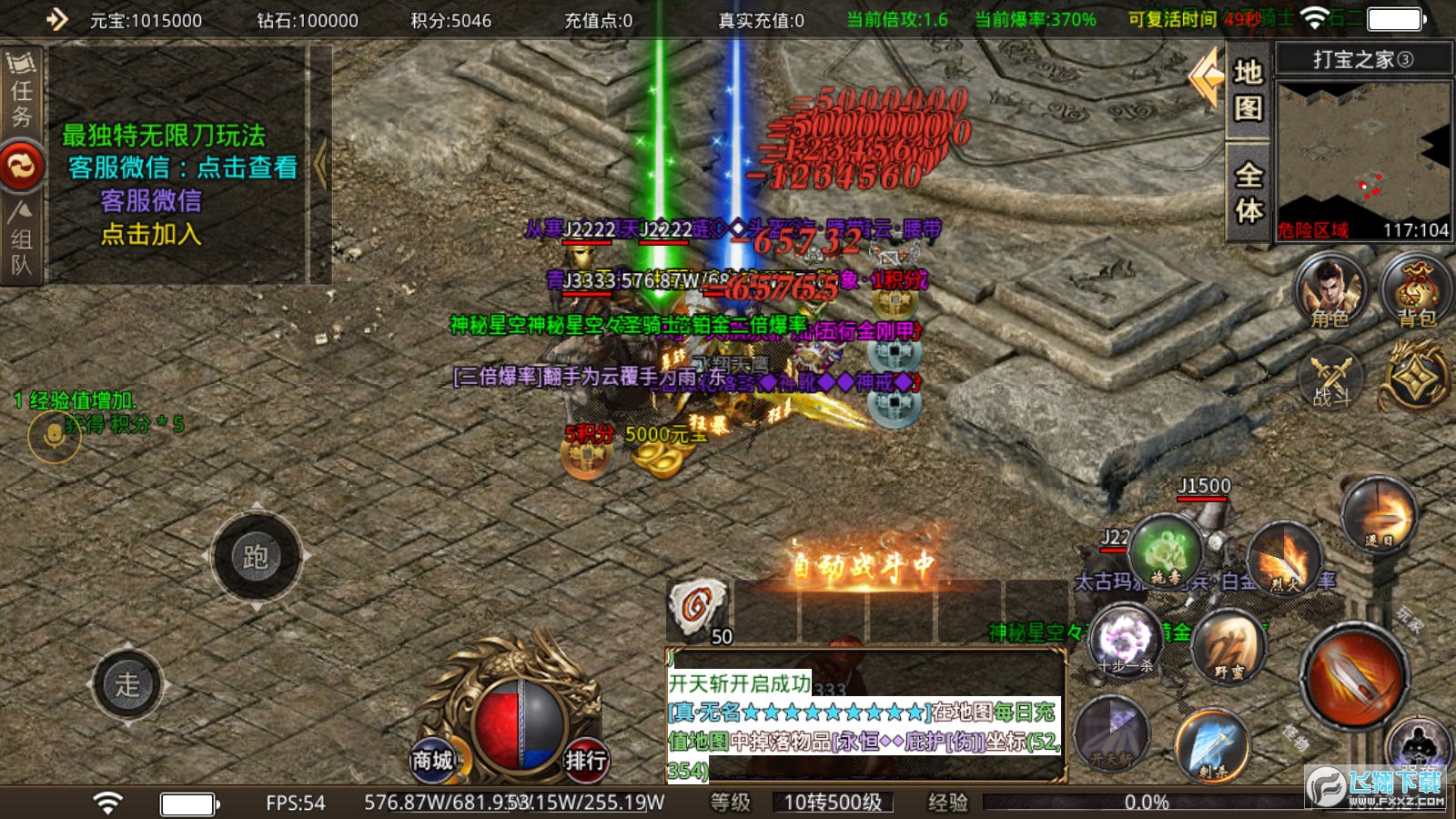The image size is (1456, 819).
Task: Cast the 逐日 skill
Action: 1380,517
